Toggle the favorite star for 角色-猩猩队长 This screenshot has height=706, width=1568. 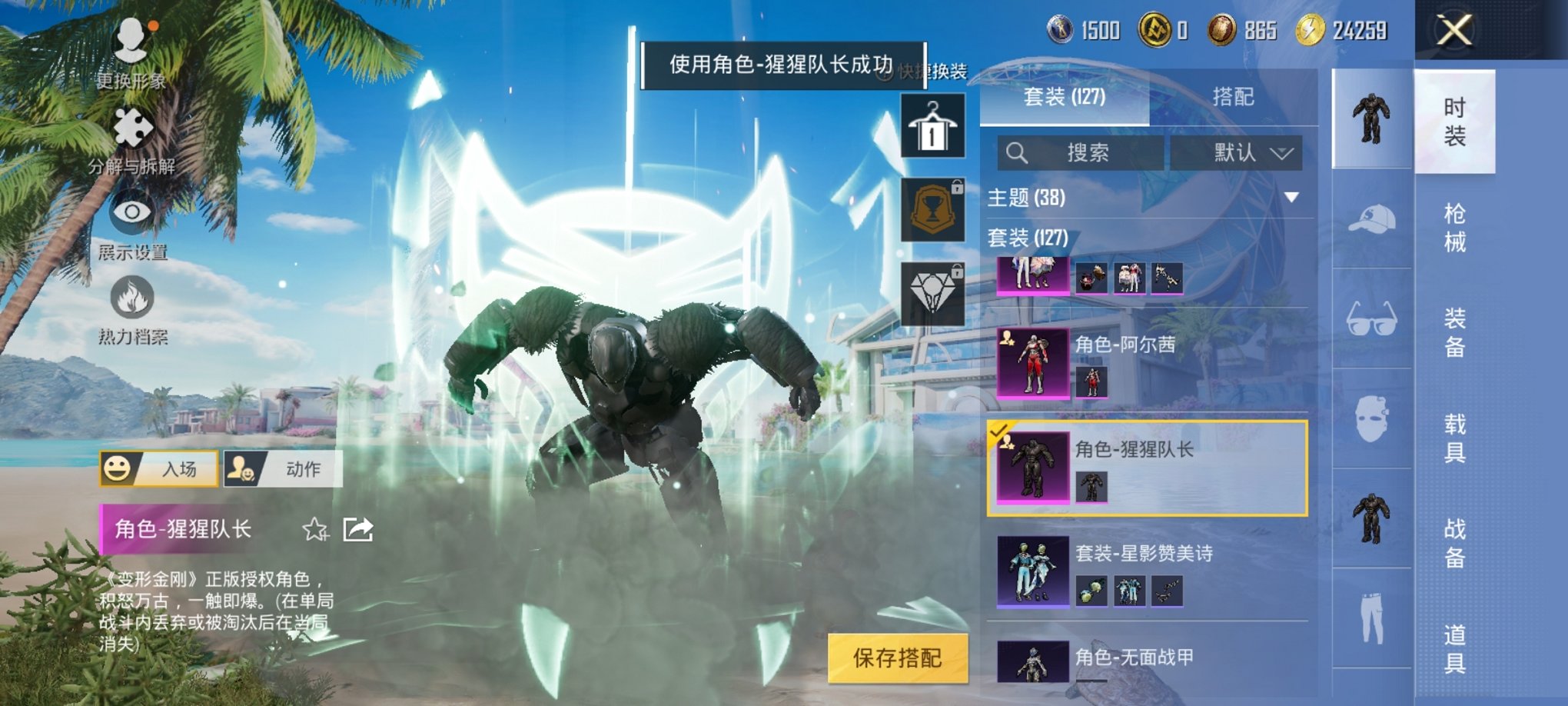pyautogui.click(x=316, y=529)
